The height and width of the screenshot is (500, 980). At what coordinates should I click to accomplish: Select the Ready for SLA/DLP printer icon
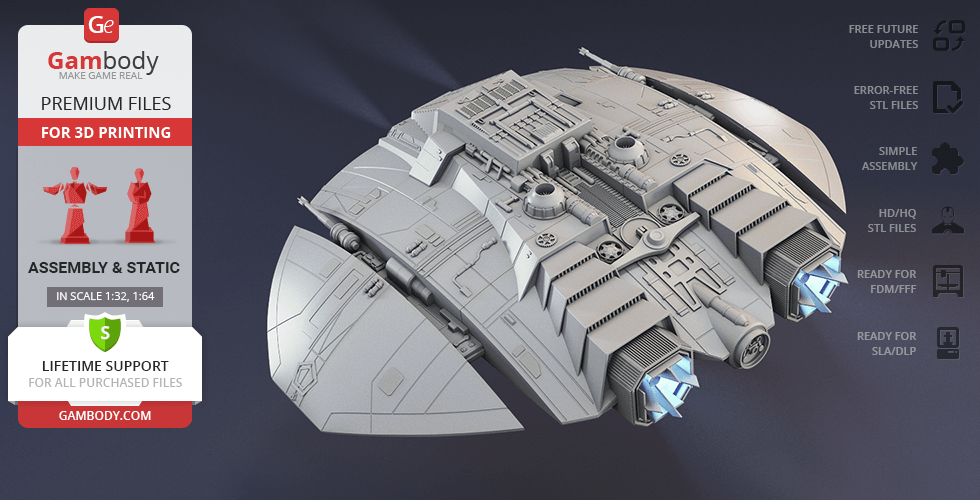(947, 343)
